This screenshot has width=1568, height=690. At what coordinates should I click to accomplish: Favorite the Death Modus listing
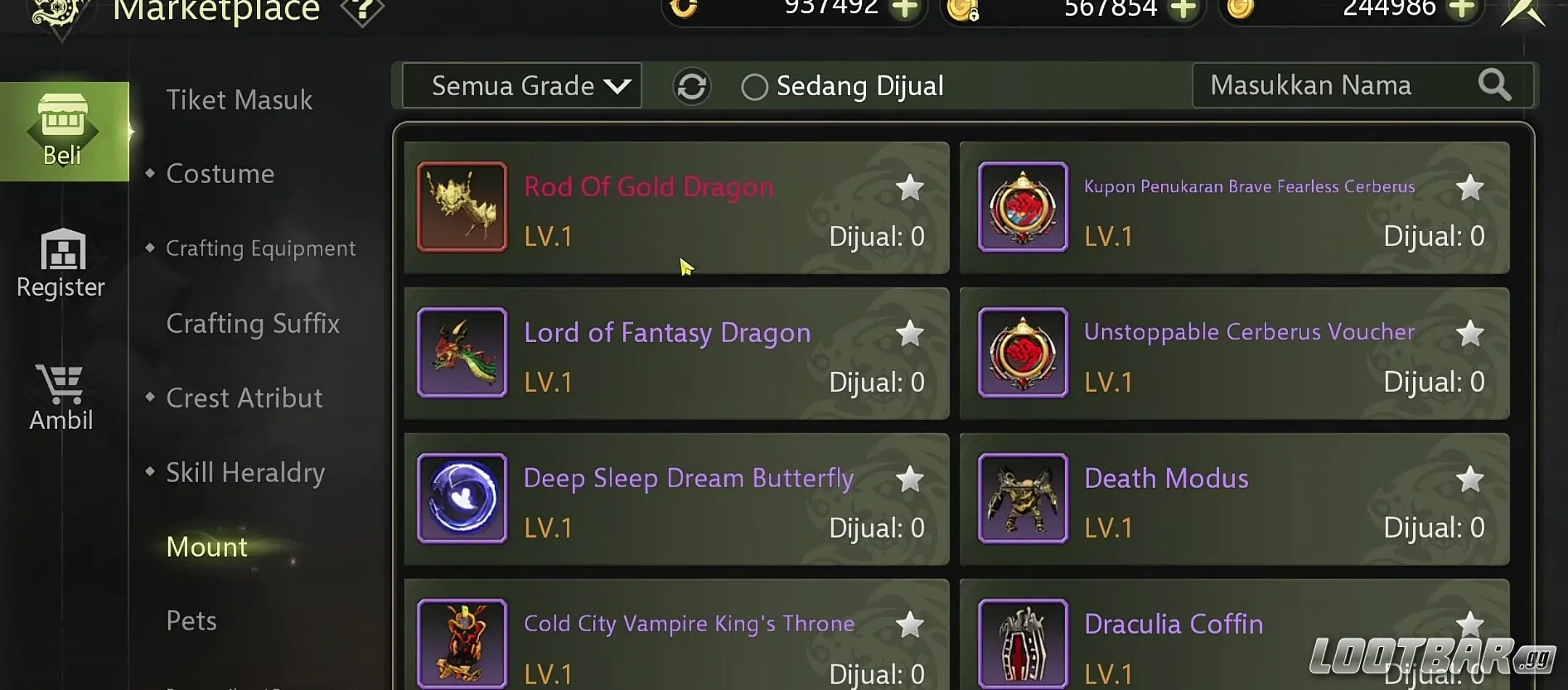click(x=1470, y=479)
